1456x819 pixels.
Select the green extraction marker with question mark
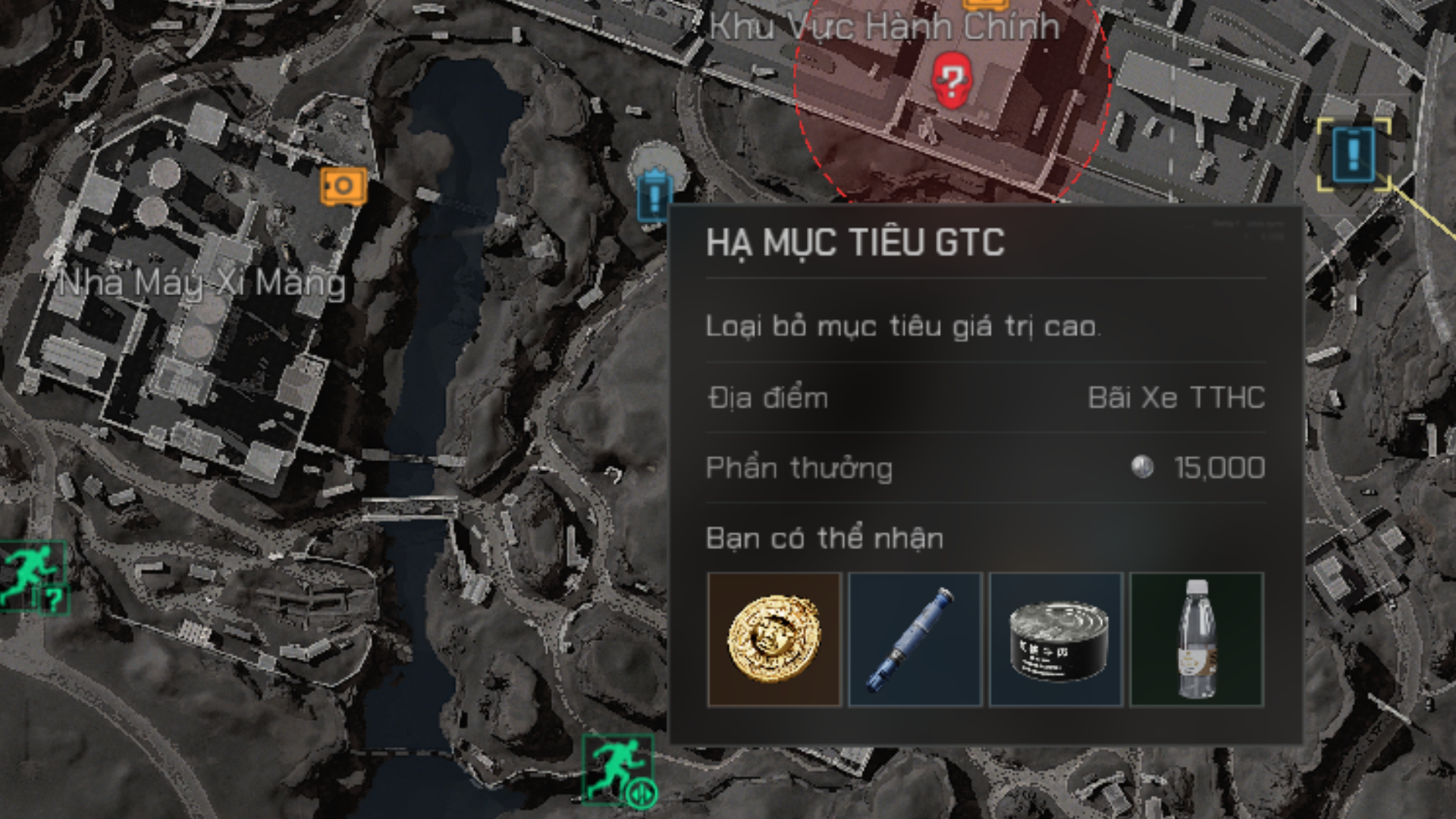pyautogui.click(x=33, y=576)
